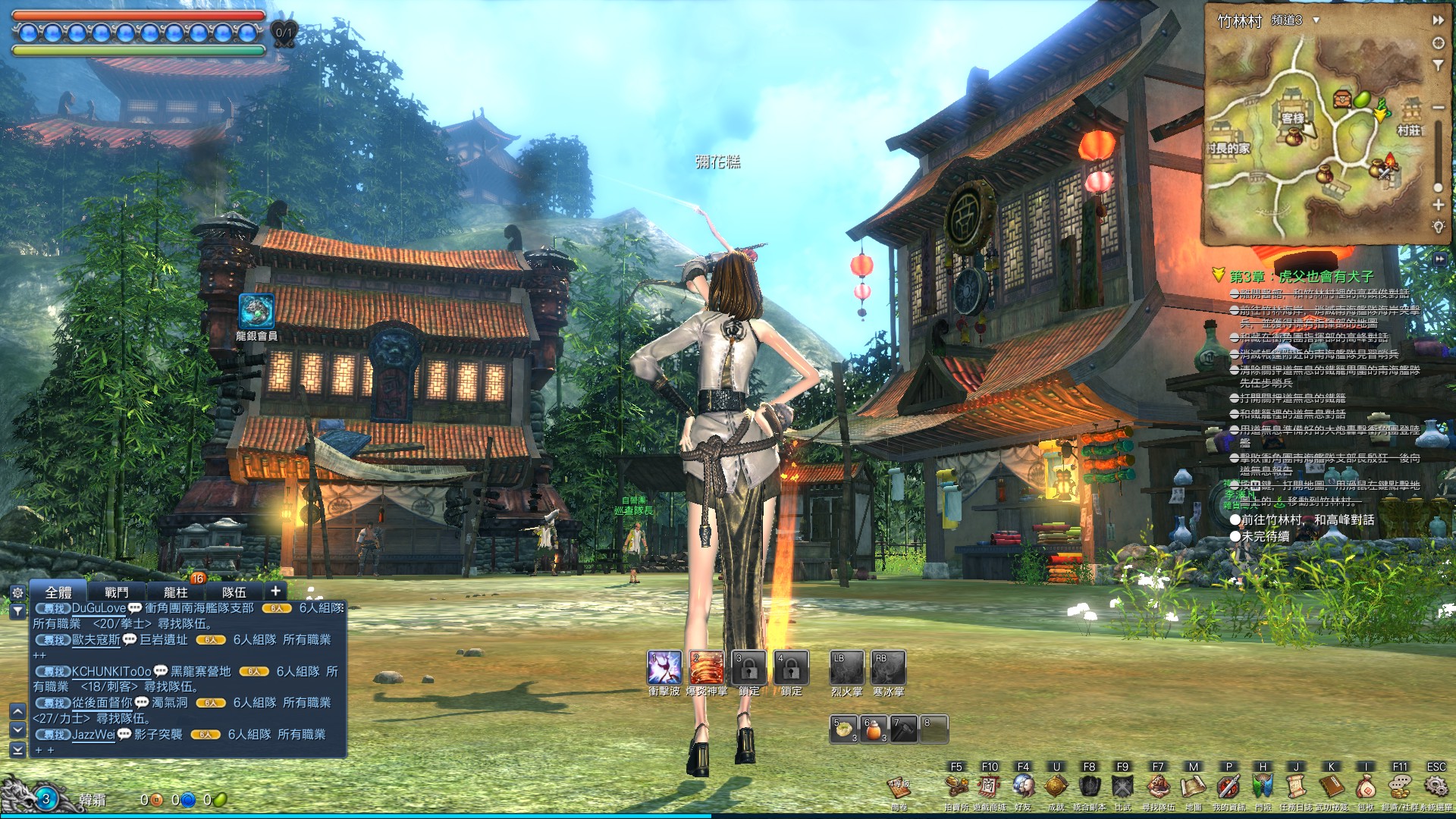Show the 好友 friends list
This screenshot has height=819, width=1456.
(x=1023, y=786)
